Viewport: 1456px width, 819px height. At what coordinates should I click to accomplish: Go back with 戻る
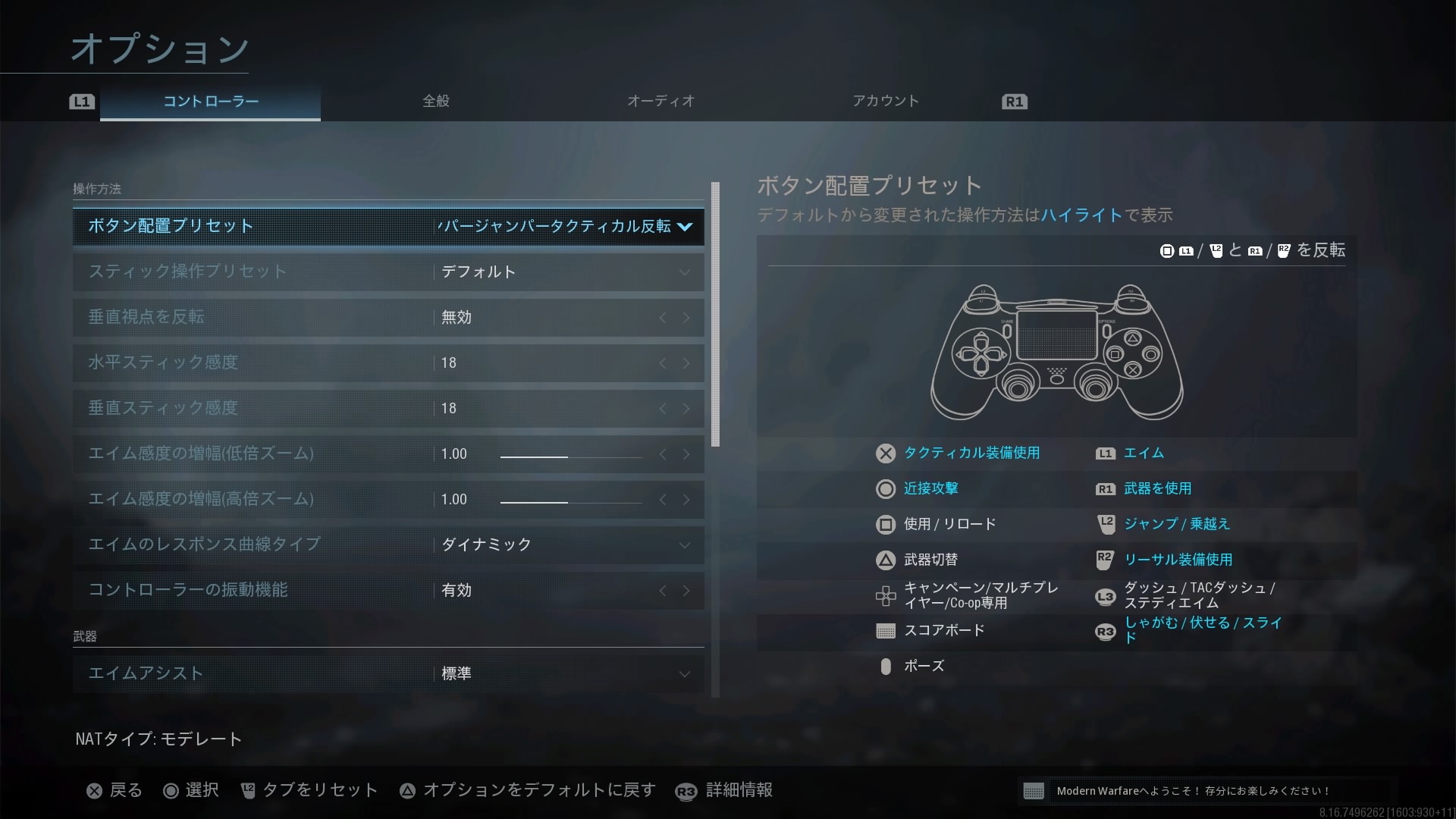coord(115,791)
